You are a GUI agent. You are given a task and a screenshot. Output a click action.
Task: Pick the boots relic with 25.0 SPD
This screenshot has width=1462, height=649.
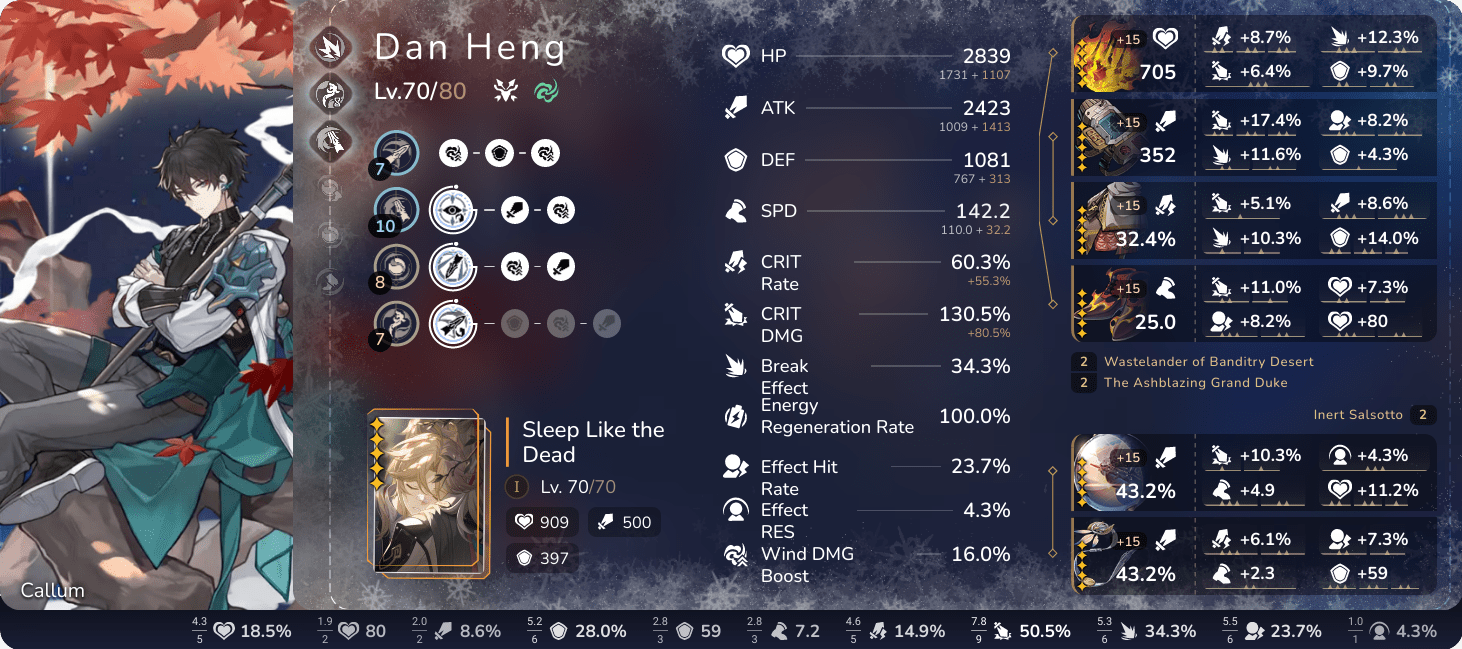point(1105,304)
